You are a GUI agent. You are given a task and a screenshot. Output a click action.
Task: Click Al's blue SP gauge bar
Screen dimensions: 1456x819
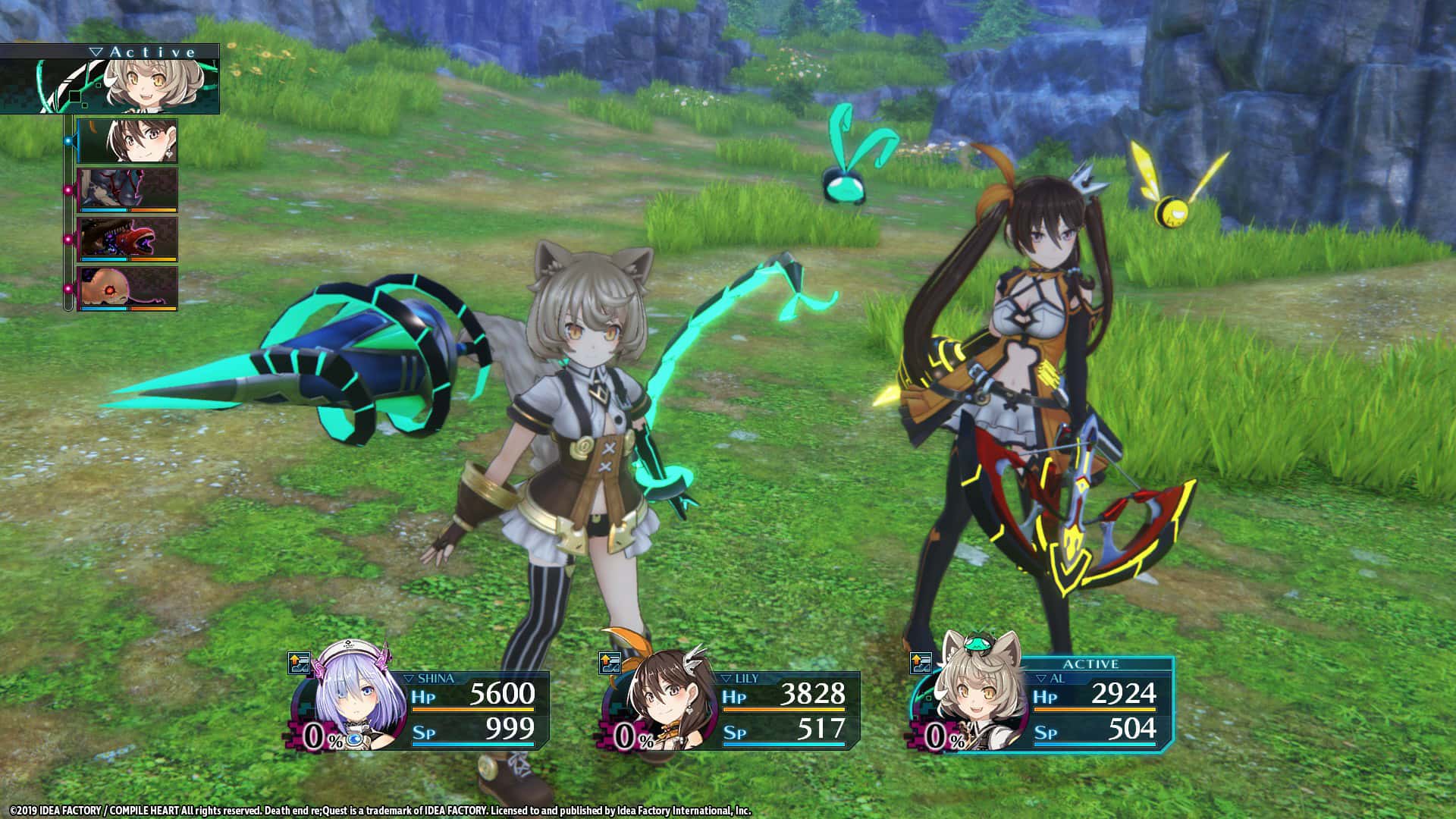coord(1095,744)
